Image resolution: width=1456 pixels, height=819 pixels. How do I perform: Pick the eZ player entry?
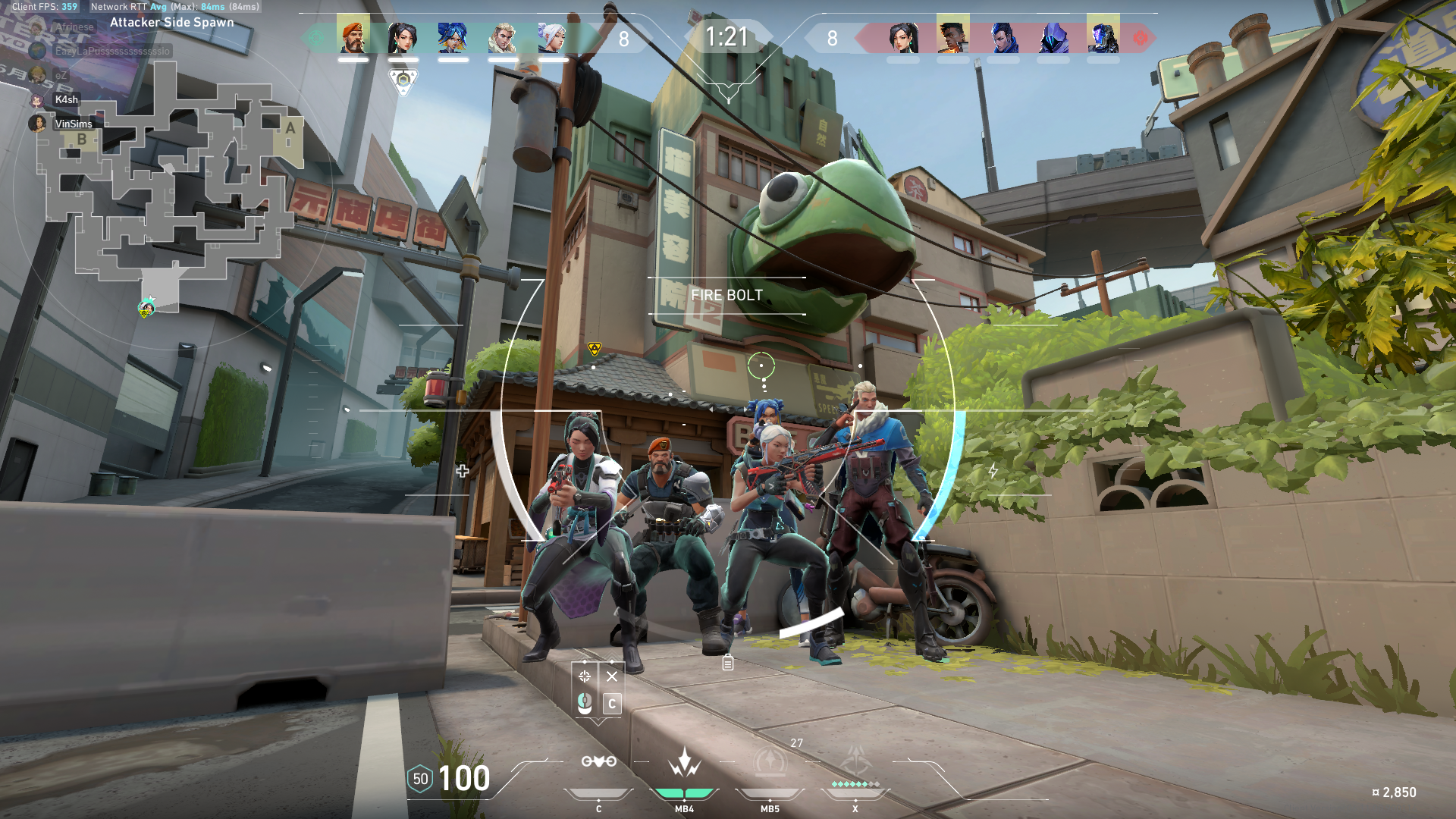(61, 75)
